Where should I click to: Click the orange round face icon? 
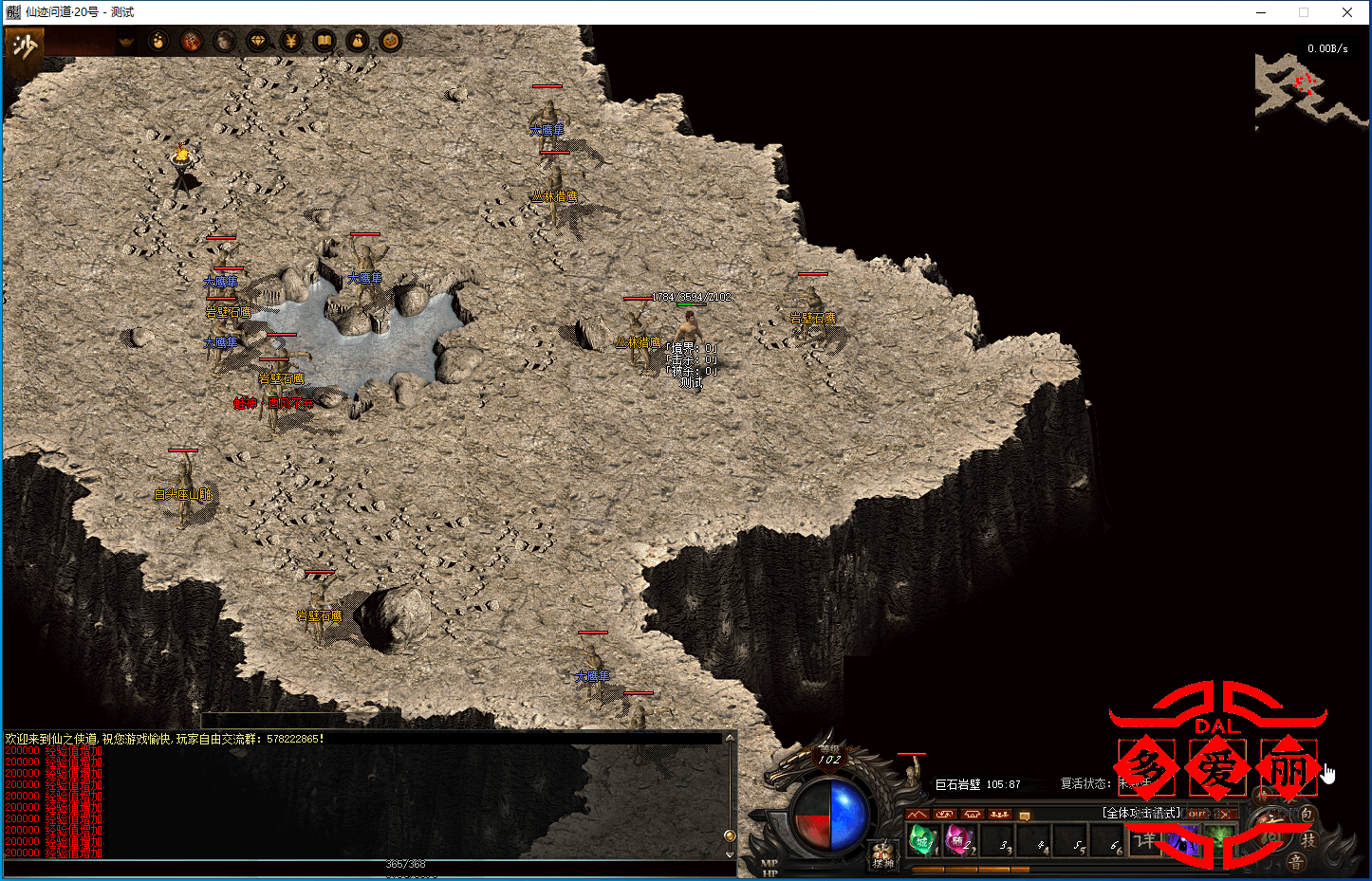pyautogui.click(x=390, y=41)
